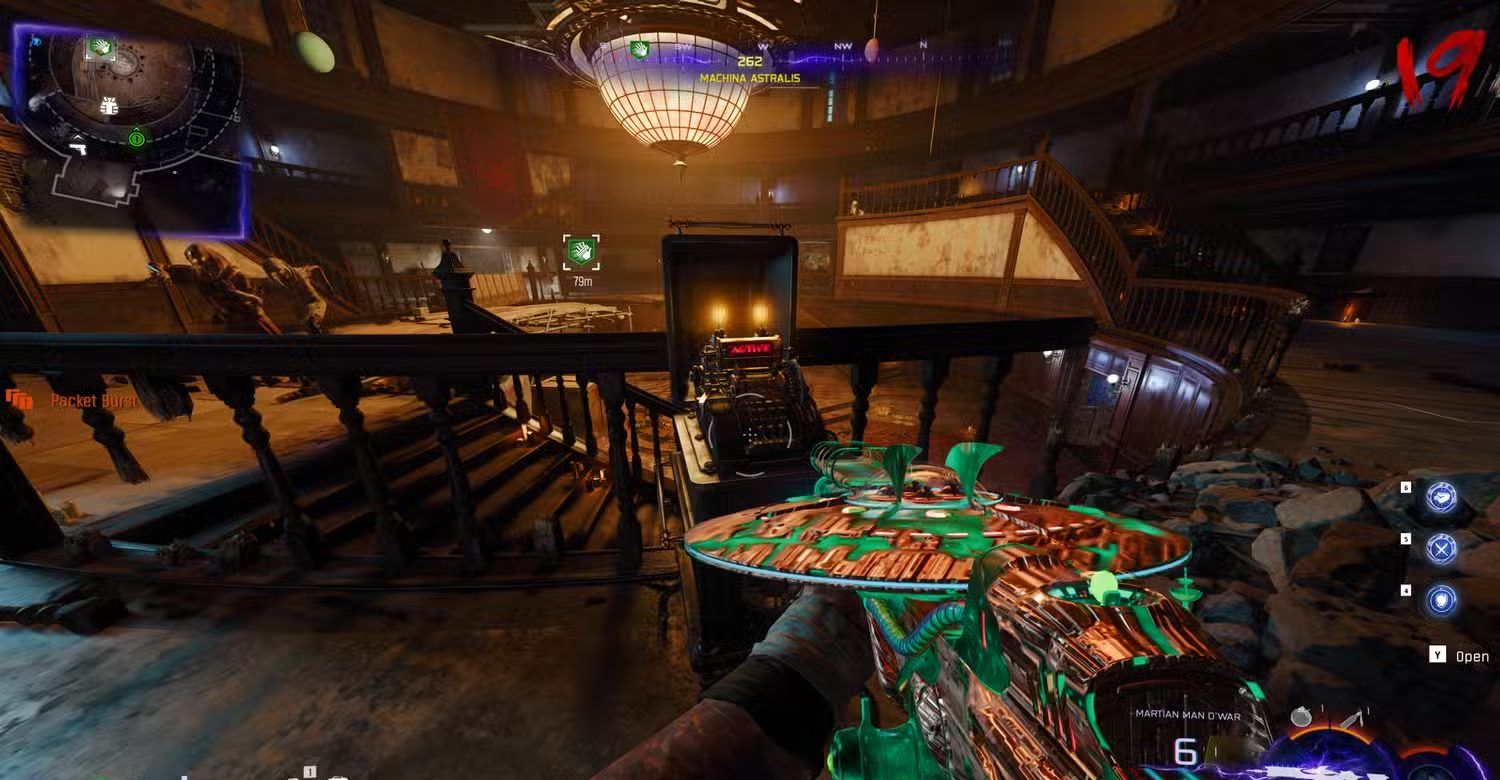Click the armor vest icon on the minimap
Viewport: 1500px width, 780px height.
click(x=109, y=106)
